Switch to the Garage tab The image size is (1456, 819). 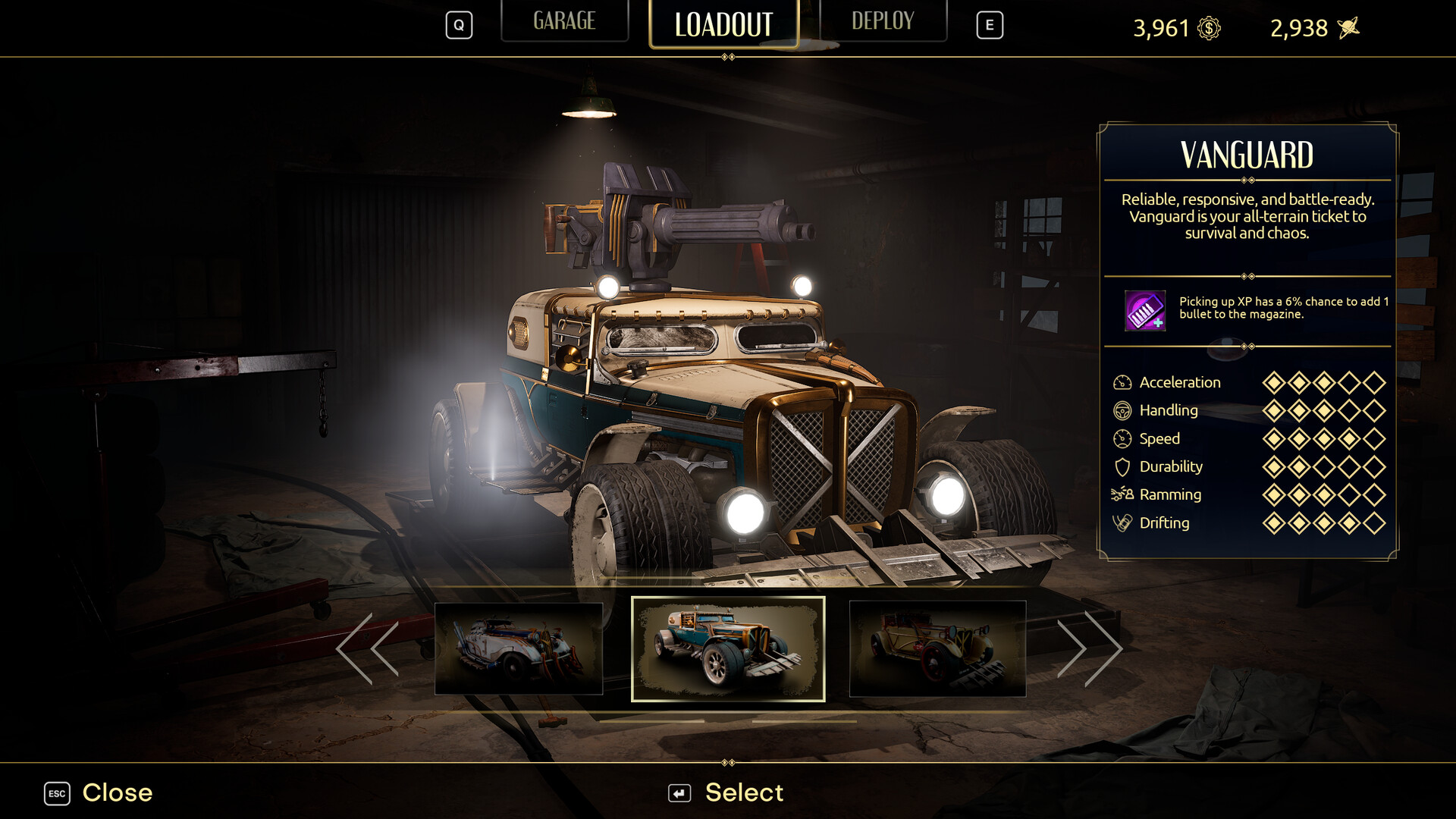(x=564, y=21)
